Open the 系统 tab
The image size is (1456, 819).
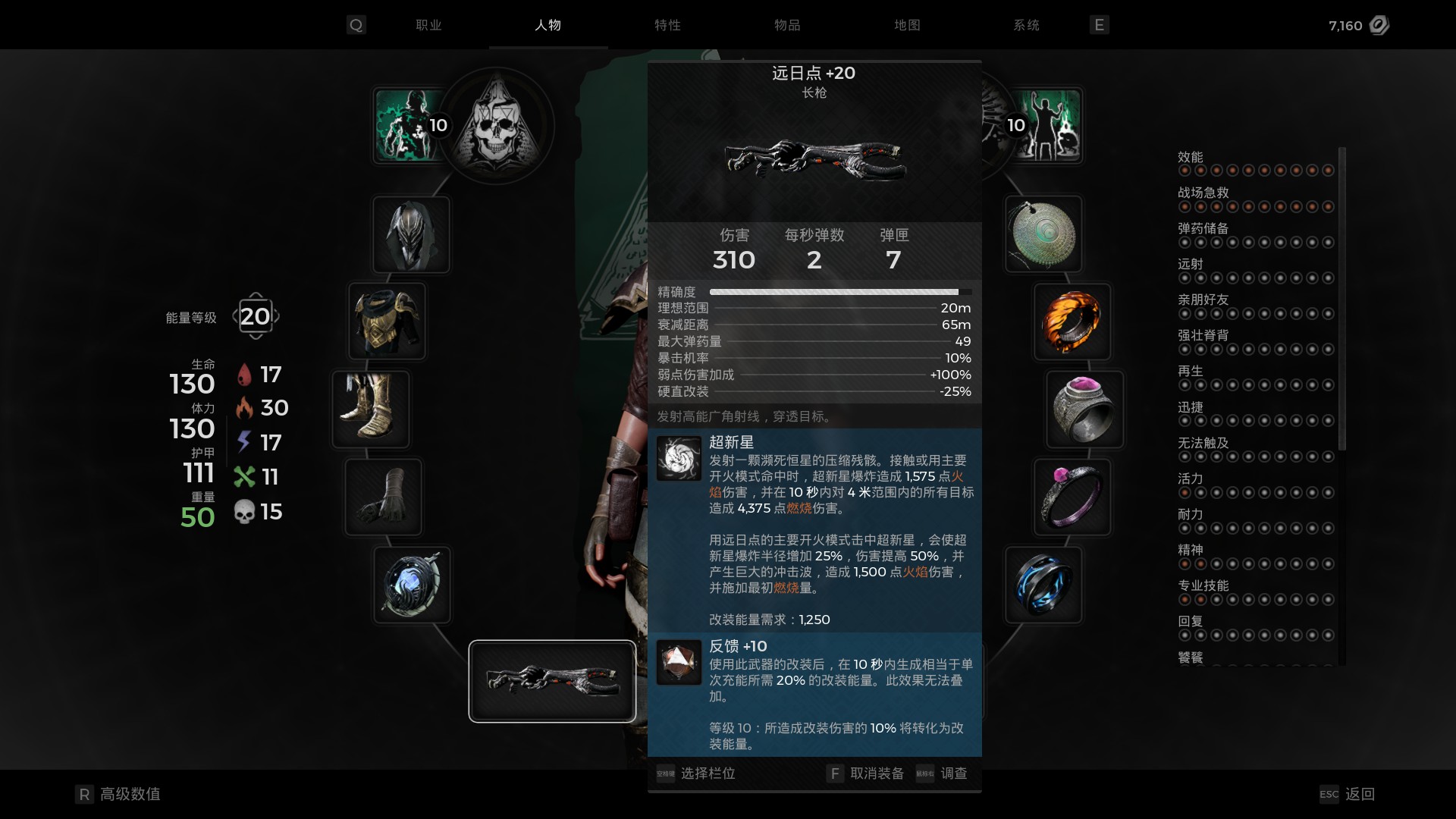coord(1026,25)
